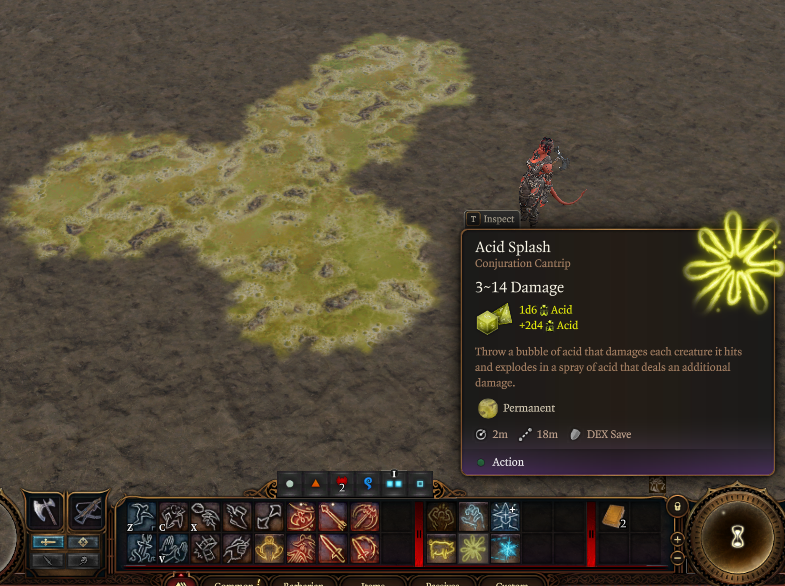The height and width of the screenshot is (586, 785).
Task: Toggle the hotbar padlock button
Action: [x=677, y=507]
